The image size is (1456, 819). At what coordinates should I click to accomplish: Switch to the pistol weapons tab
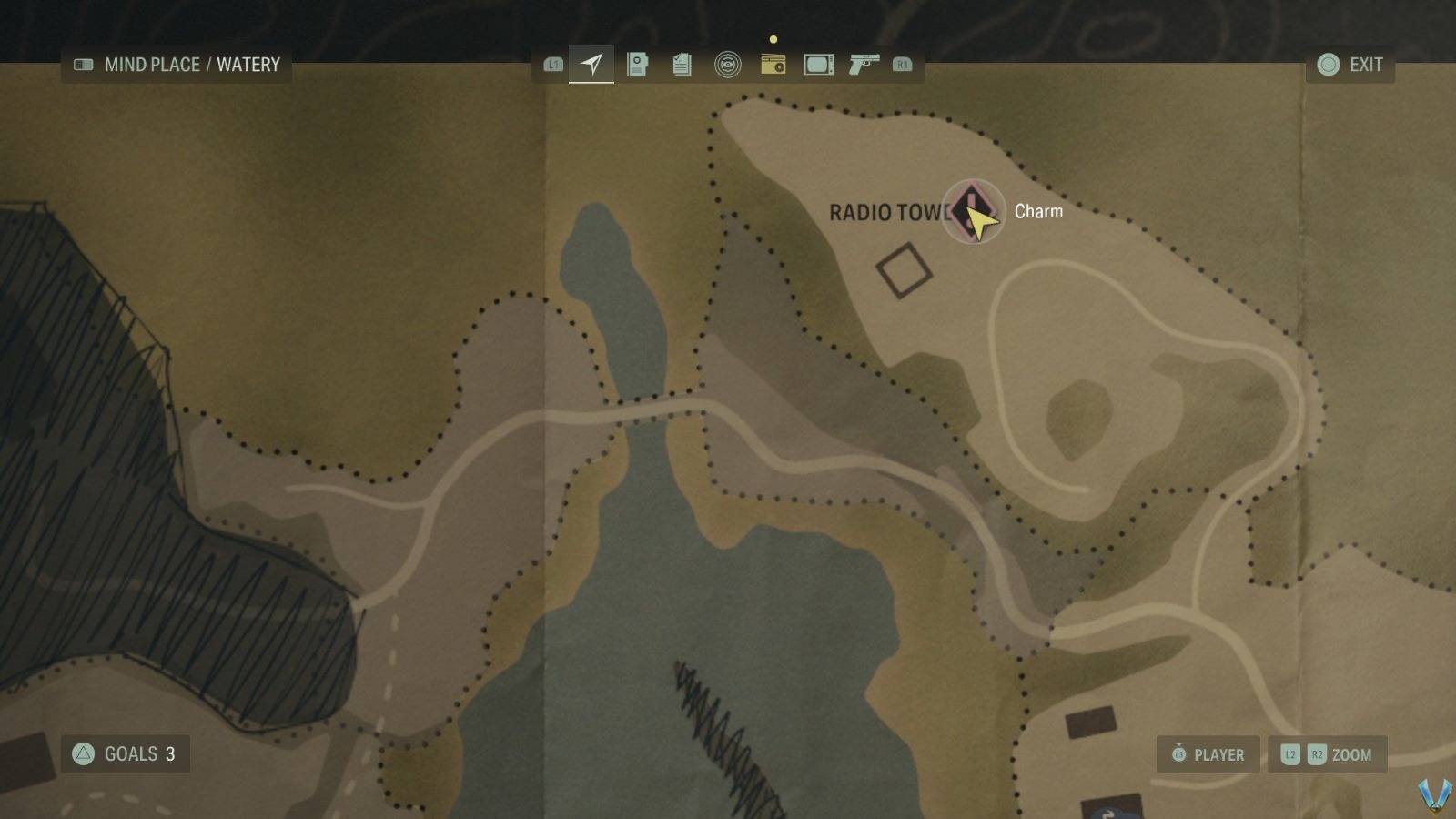coord(863,65)
